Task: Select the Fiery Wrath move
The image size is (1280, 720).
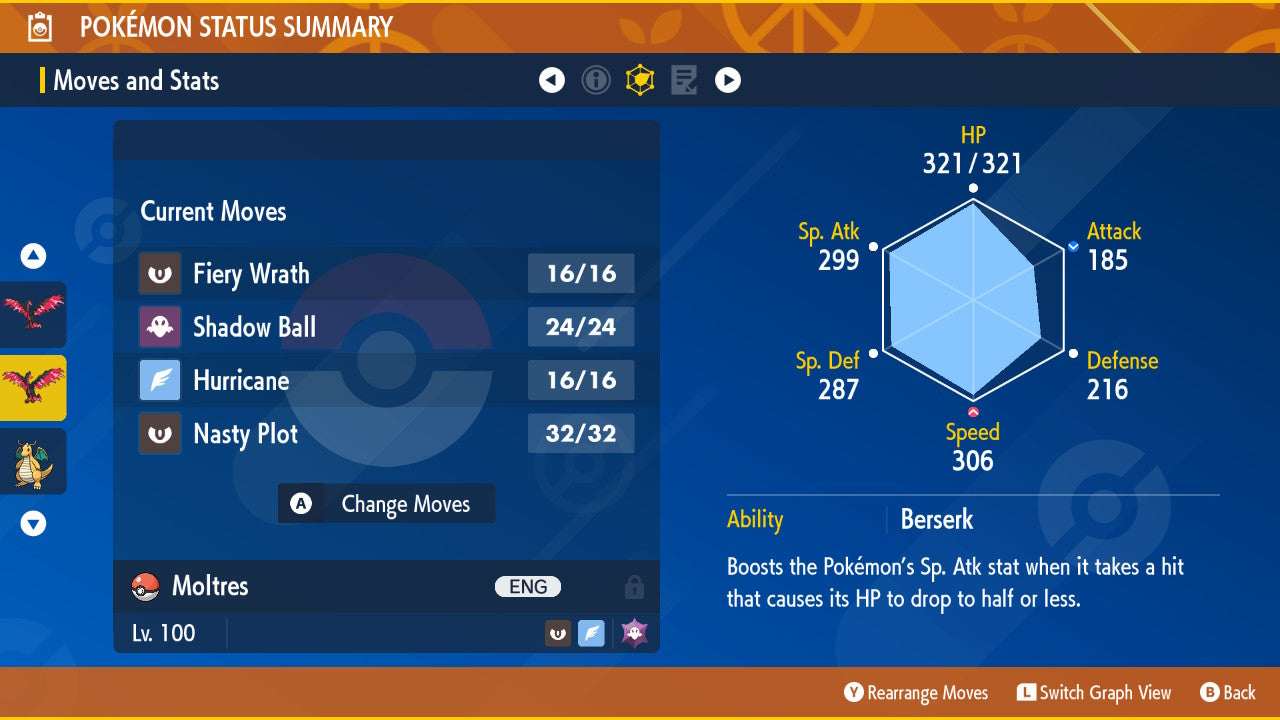Action: click(x=386, y=274)
